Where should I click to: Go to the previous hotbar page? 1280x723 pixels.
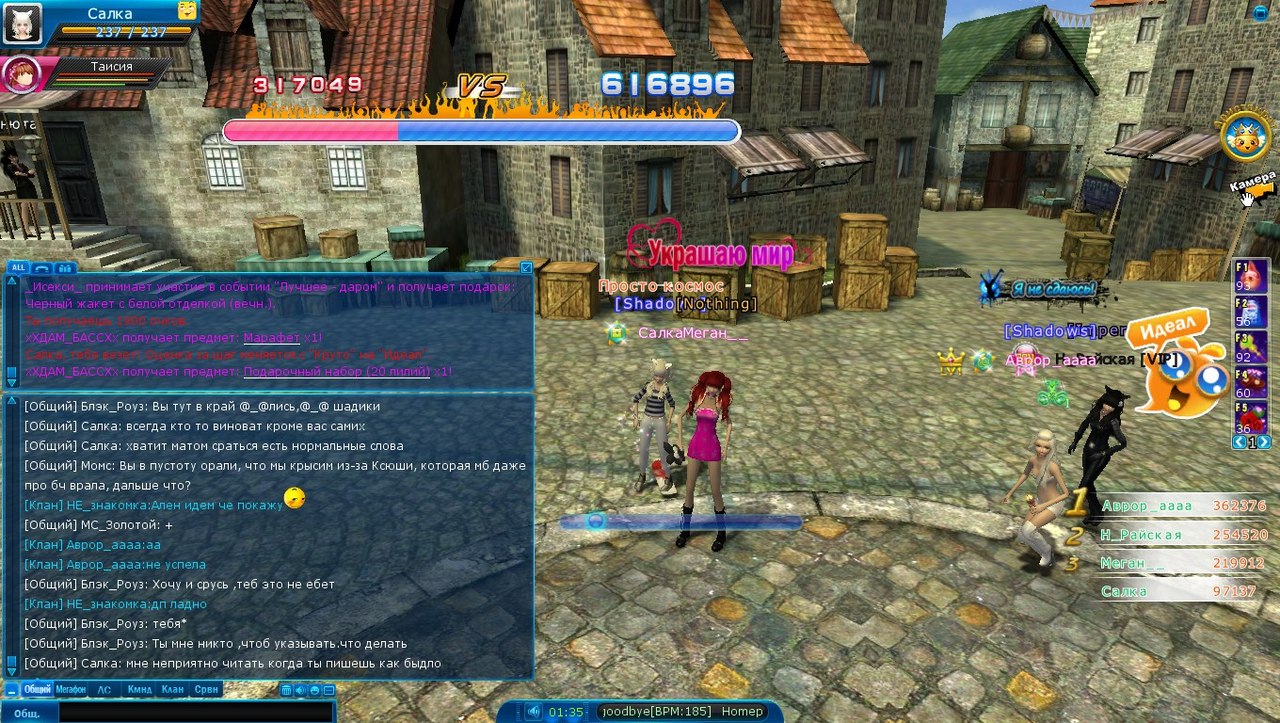pyautogui.click(x=1239, y=442)
